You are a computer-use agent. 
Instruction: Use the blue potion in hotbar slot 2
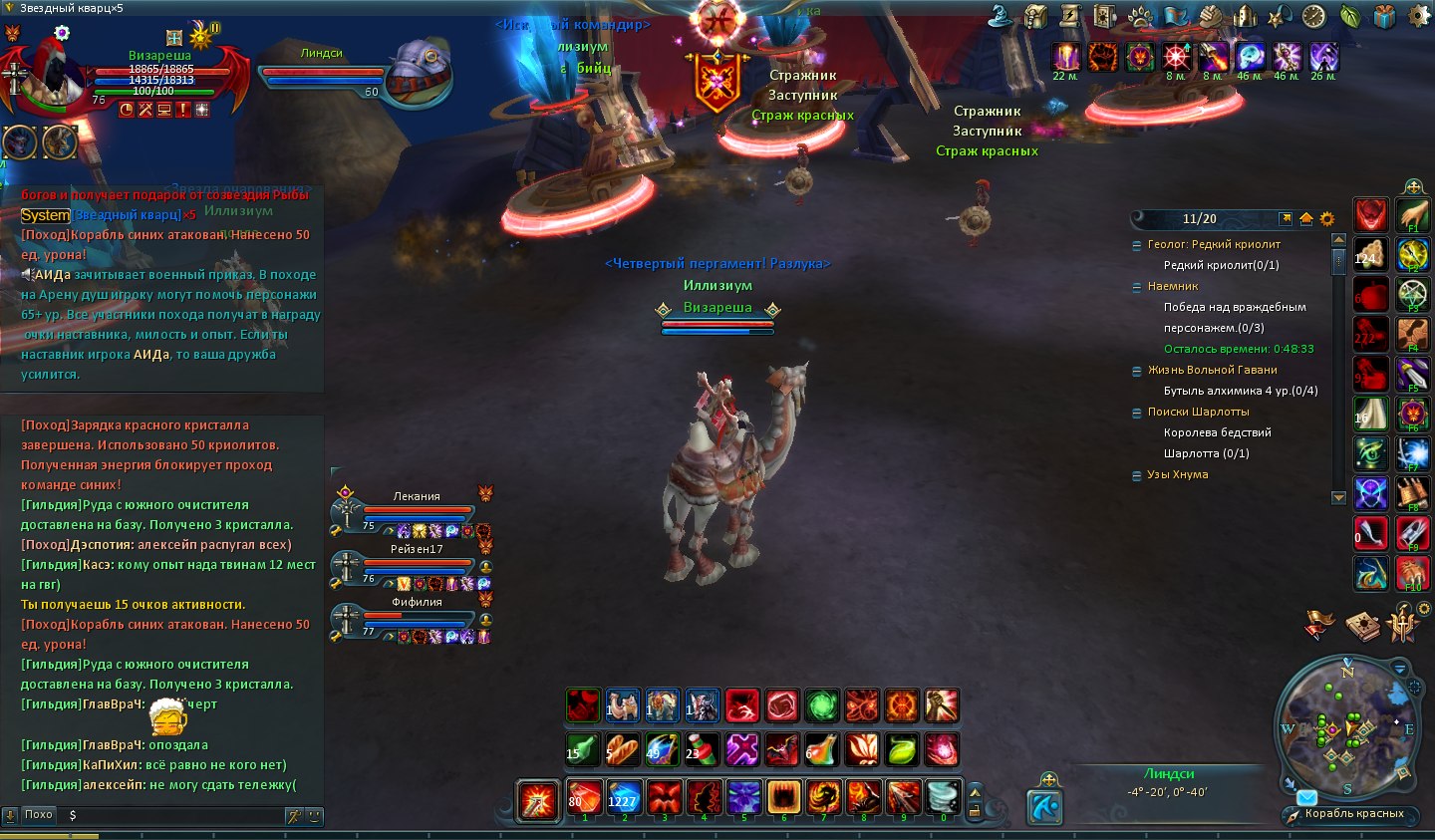click(624, 797)
